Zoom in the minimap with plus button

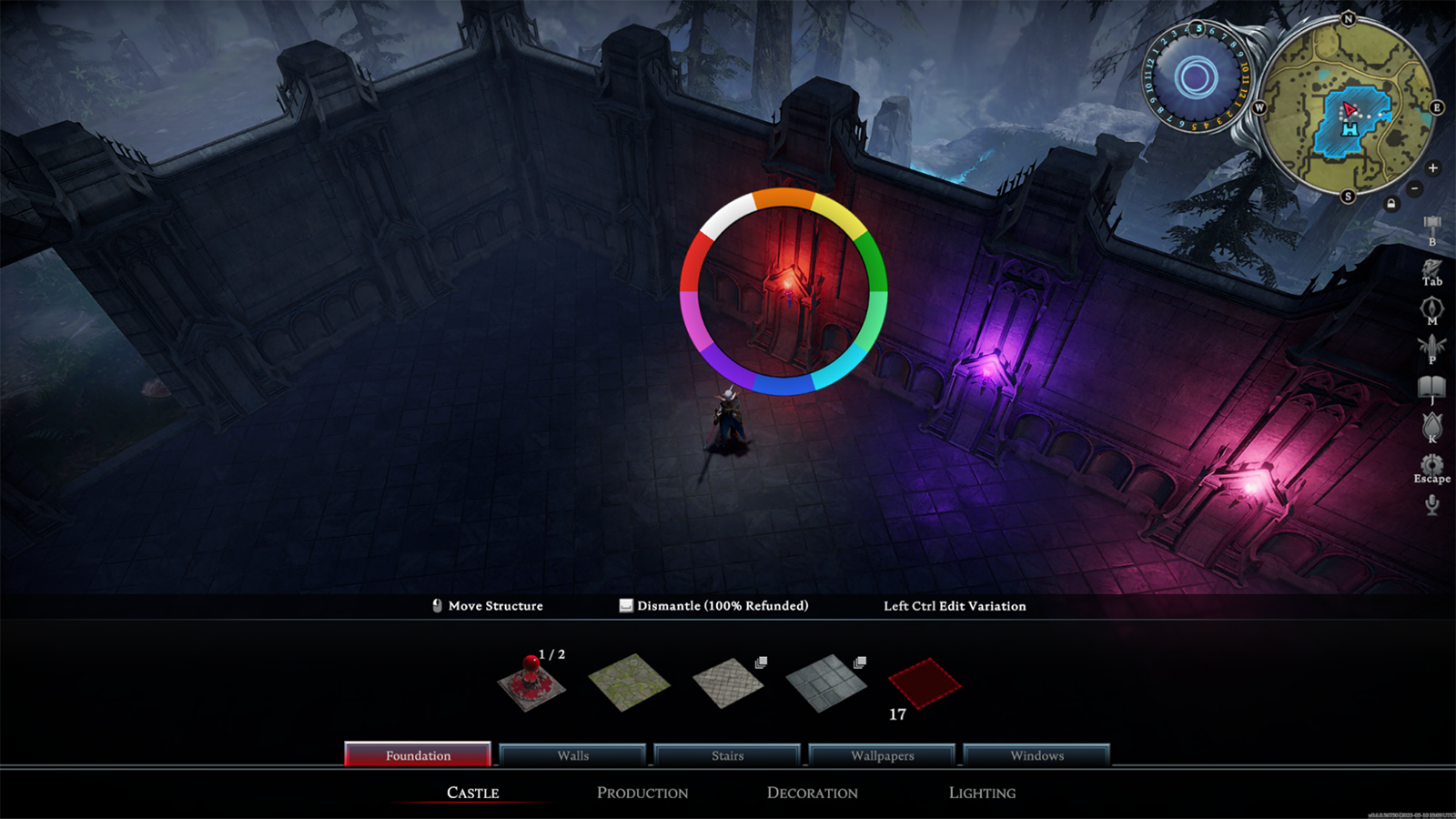tap(1432, 167)
